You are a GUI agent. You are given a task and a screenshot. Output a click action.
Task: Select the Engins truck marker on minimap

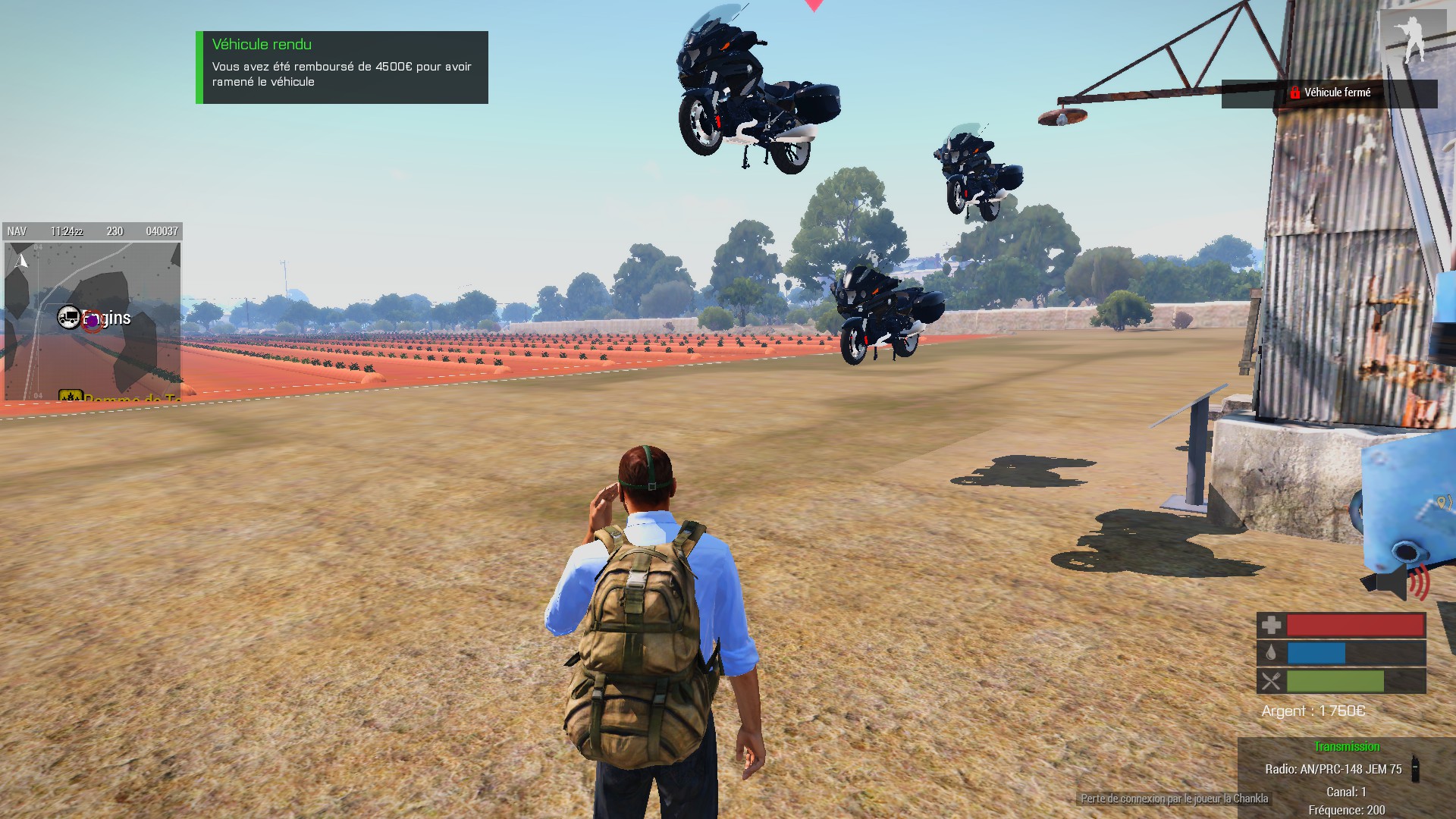click(x=68, y=318)
